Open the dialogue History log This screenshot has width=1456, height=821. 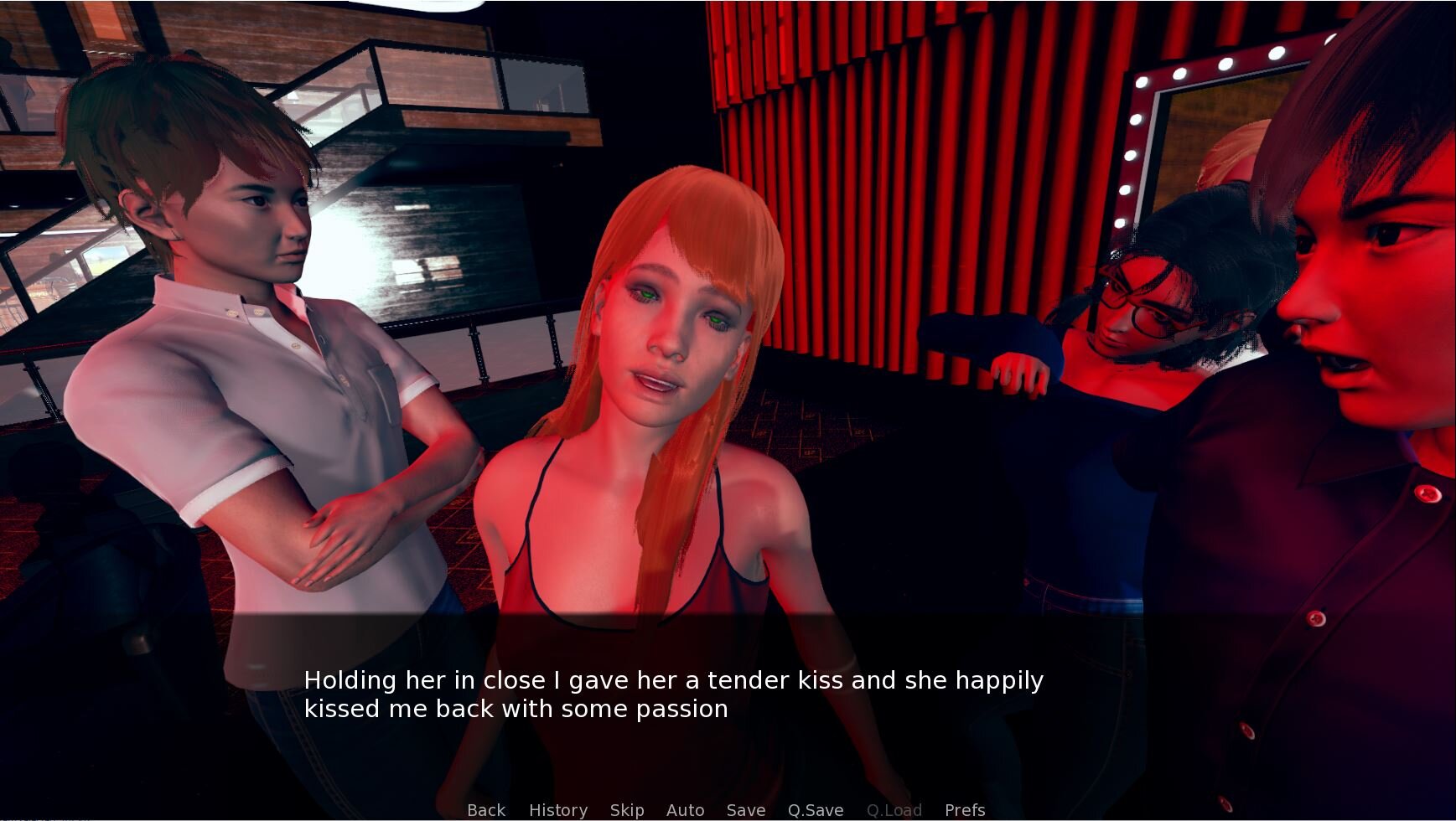click(x=558, y=810)
